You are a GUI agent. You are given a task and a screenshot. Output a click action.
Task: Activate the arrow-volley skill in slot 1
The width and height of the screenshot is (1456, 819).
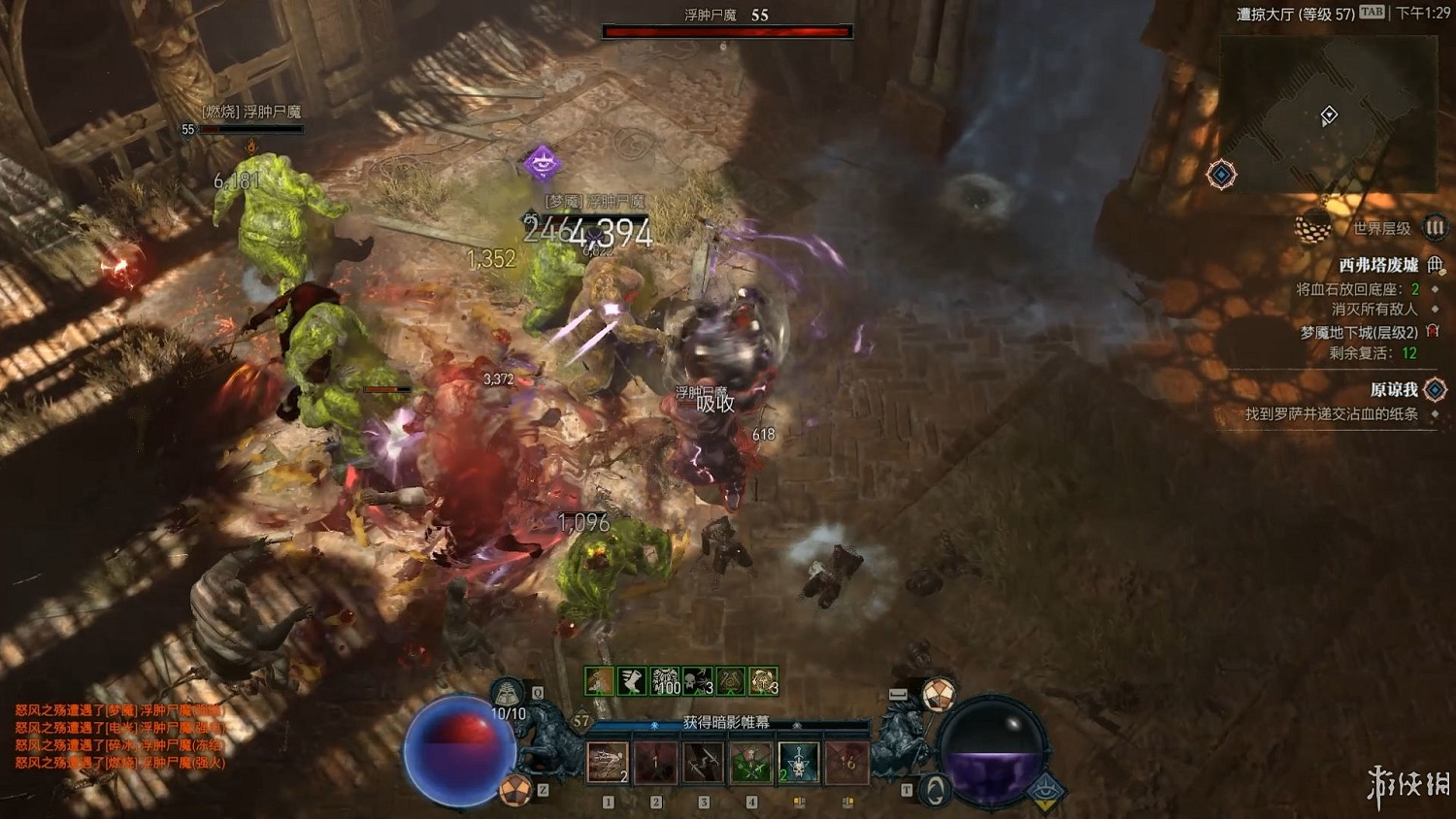pos(608,764)
